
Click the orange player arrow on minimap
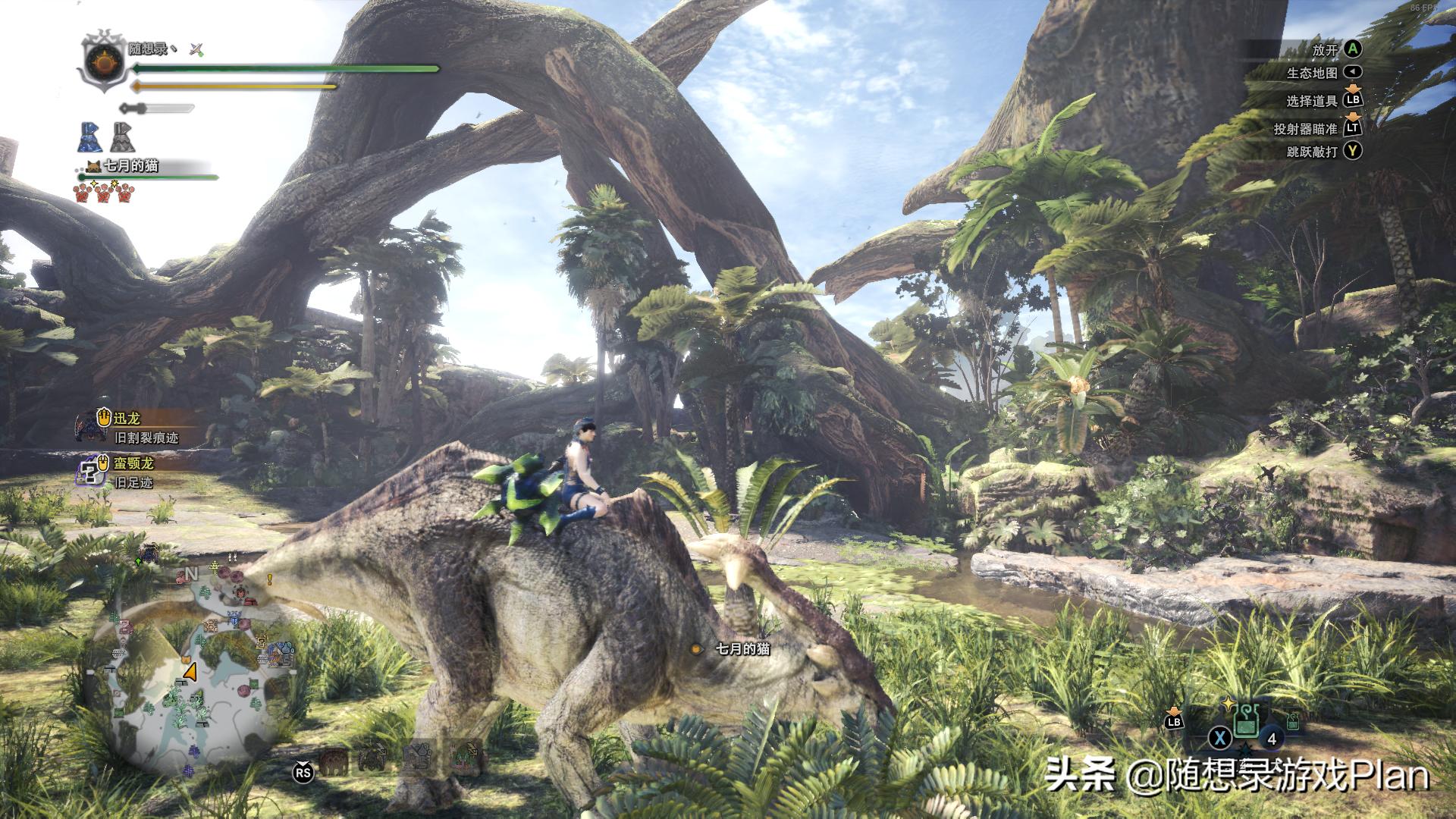pos(190,672)
